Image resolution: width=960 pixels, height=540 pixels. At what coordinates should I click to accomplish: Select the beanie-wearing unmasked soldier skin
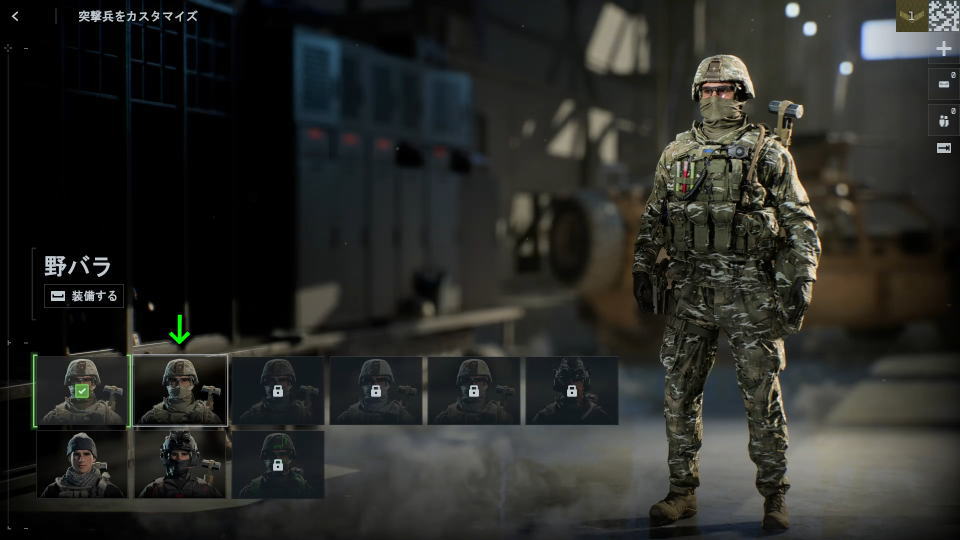(x=81, y=464)
